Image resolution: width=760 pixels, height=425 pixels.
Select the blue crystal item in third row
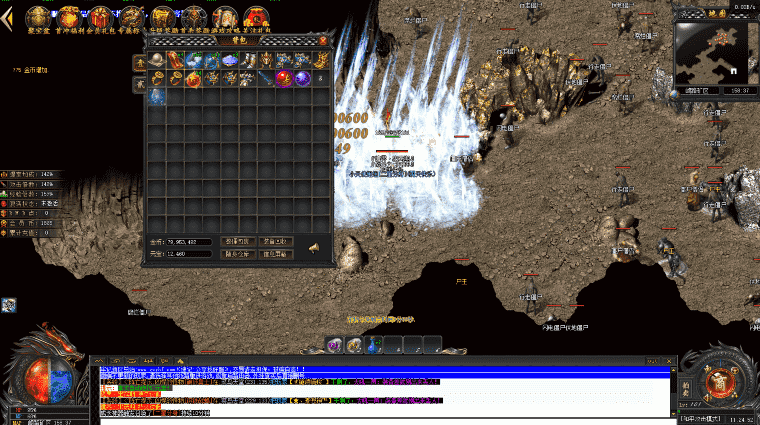tap(157, 96)
